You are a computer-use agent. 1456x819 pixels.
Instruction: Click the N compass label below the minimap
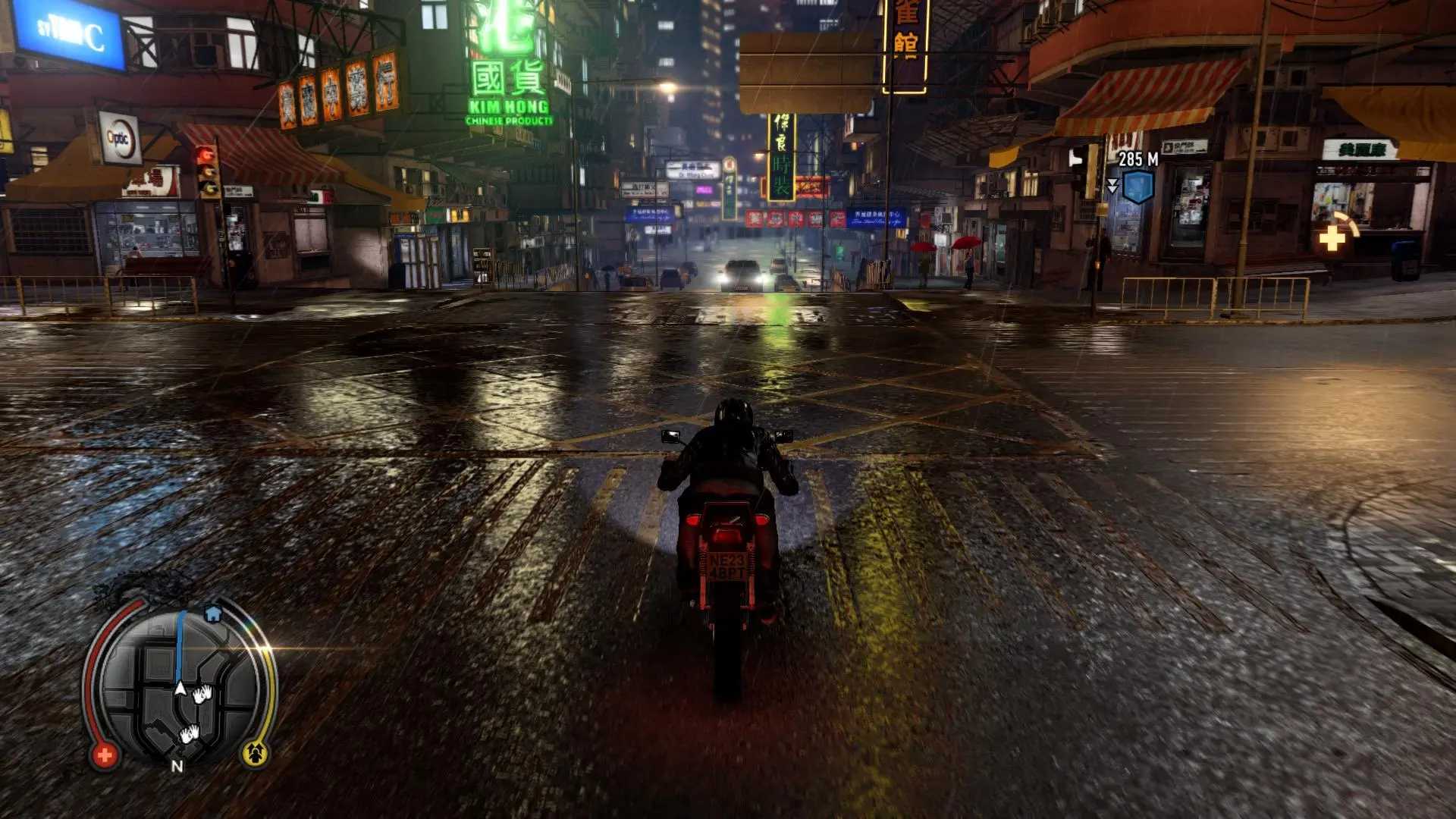click(x=177, y=766)
